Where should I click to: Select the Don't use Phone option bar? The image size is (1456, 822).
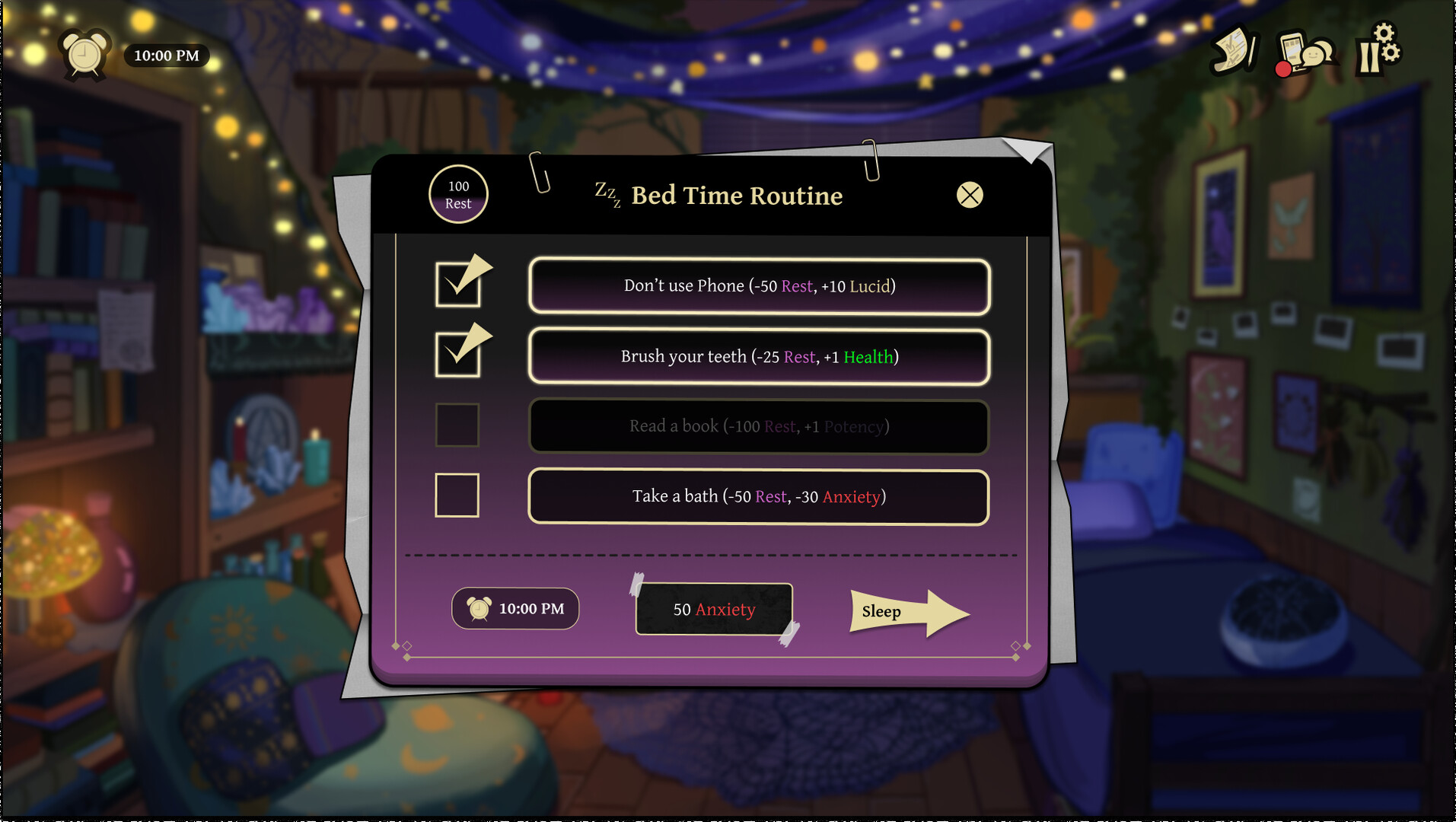click(x=758, y=287)
